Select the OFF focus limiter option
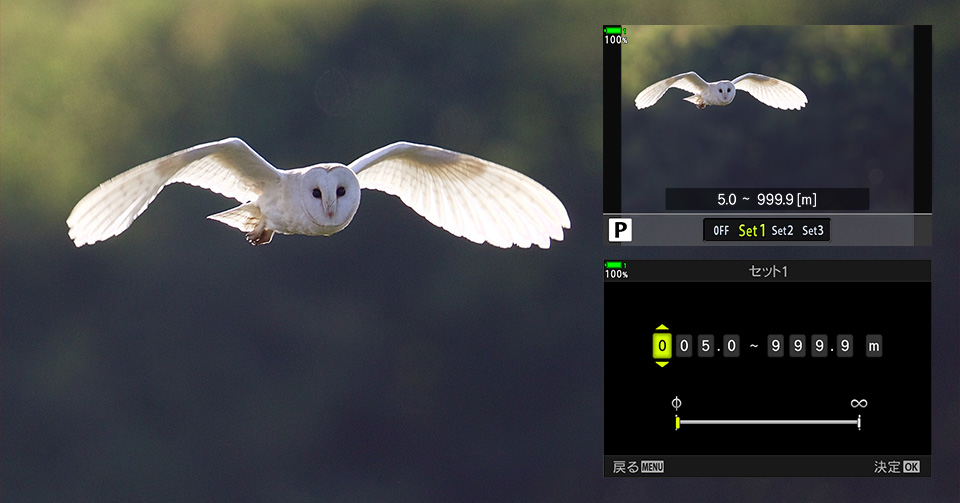 click(720, 231)
